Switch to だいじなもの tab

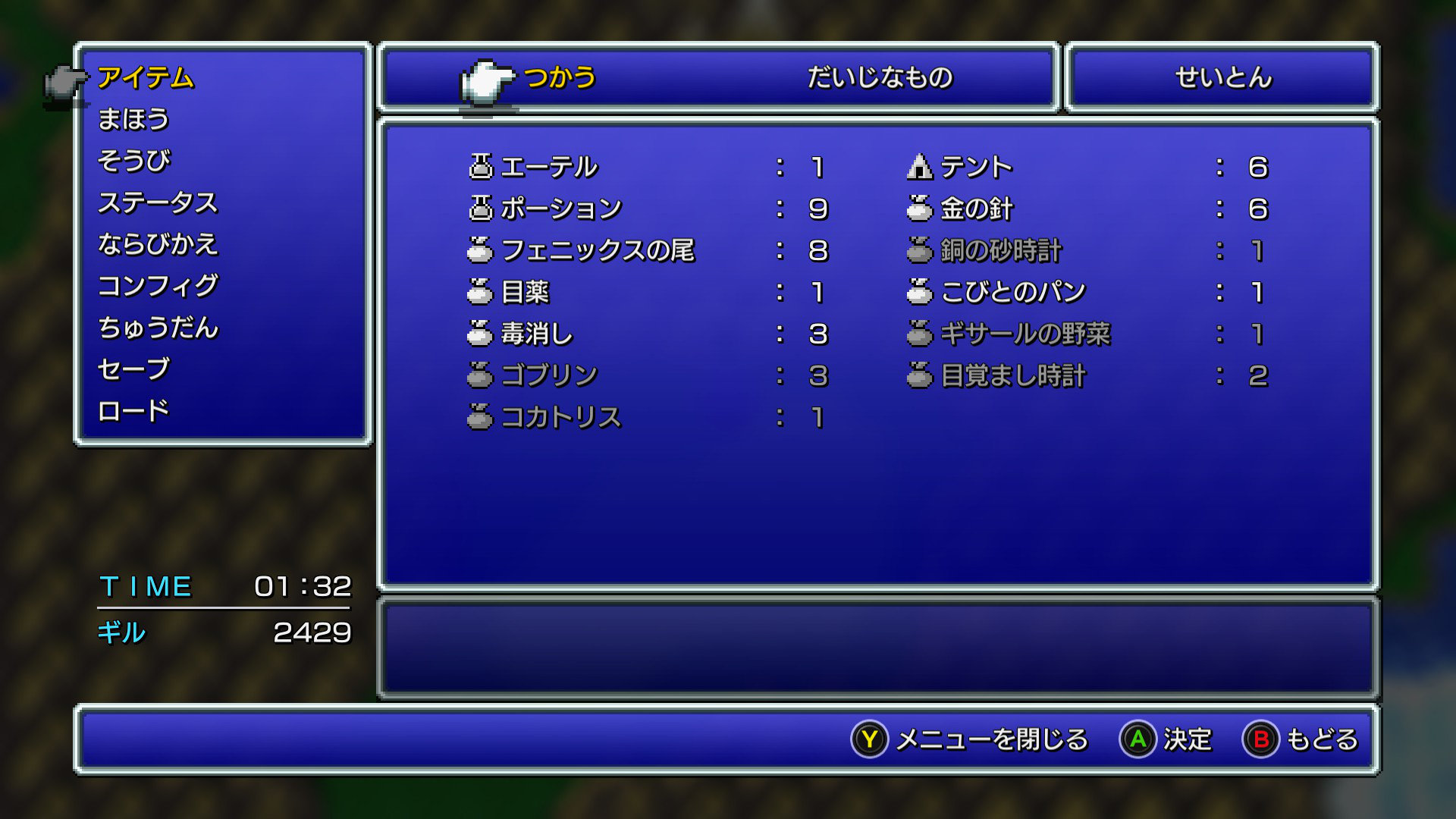[880, 77]
